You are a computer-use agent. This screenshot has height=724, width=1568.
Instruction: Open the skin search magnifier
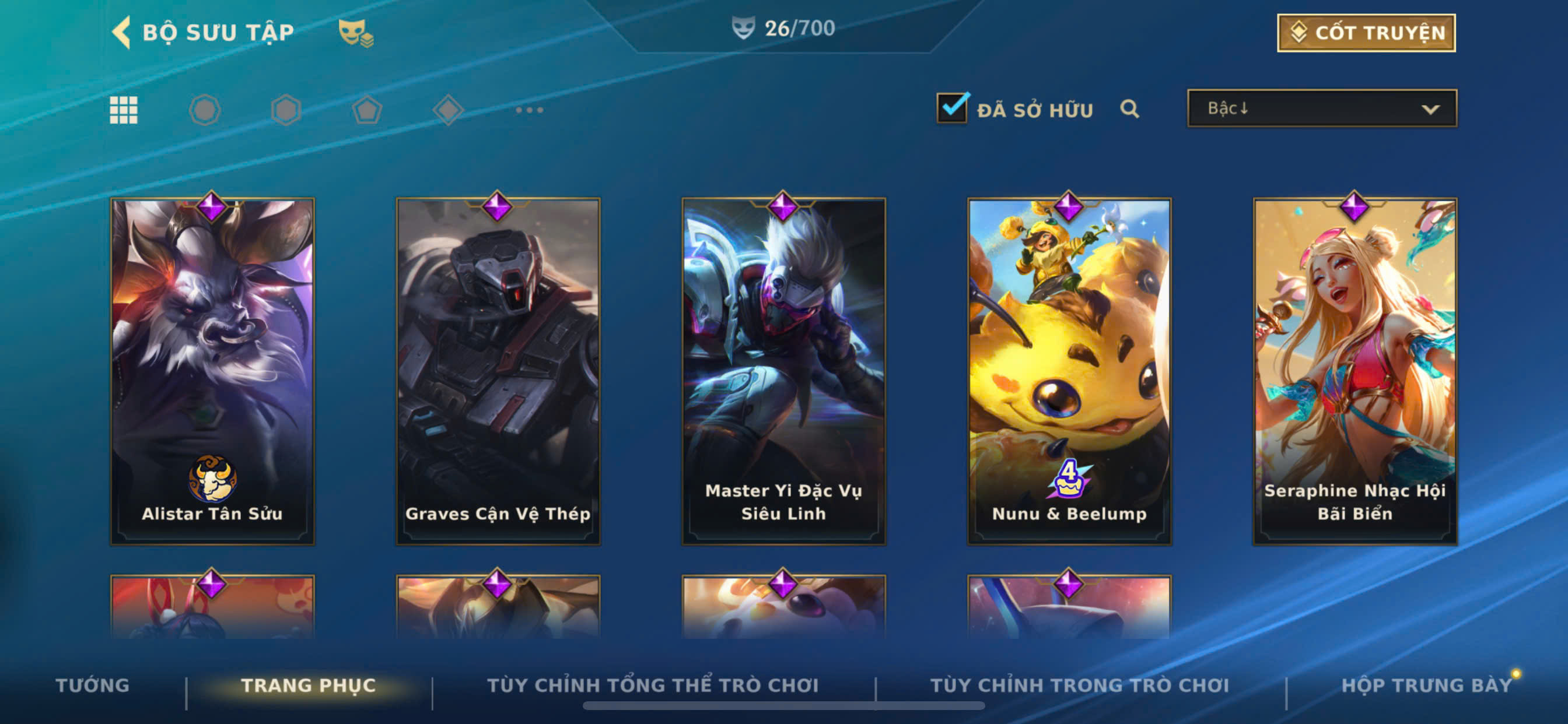tap(1129, 110)
